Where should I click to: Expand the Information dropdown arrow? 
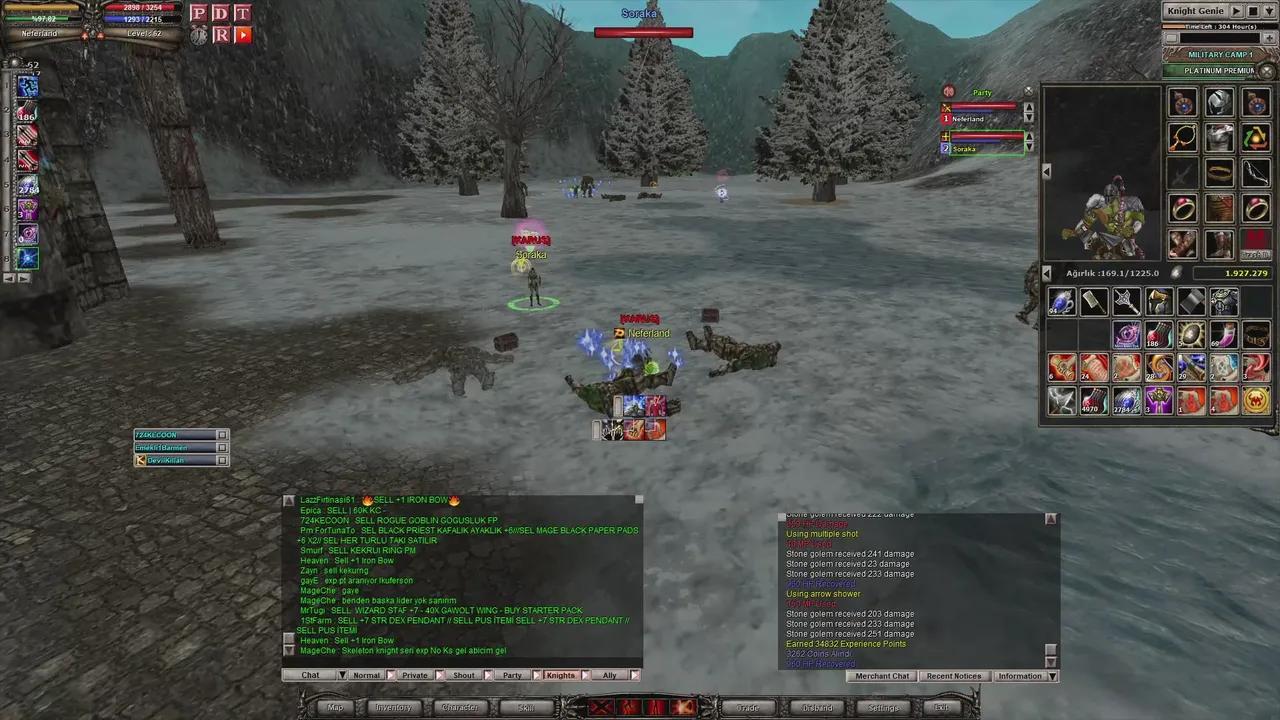click(1052, 676)
